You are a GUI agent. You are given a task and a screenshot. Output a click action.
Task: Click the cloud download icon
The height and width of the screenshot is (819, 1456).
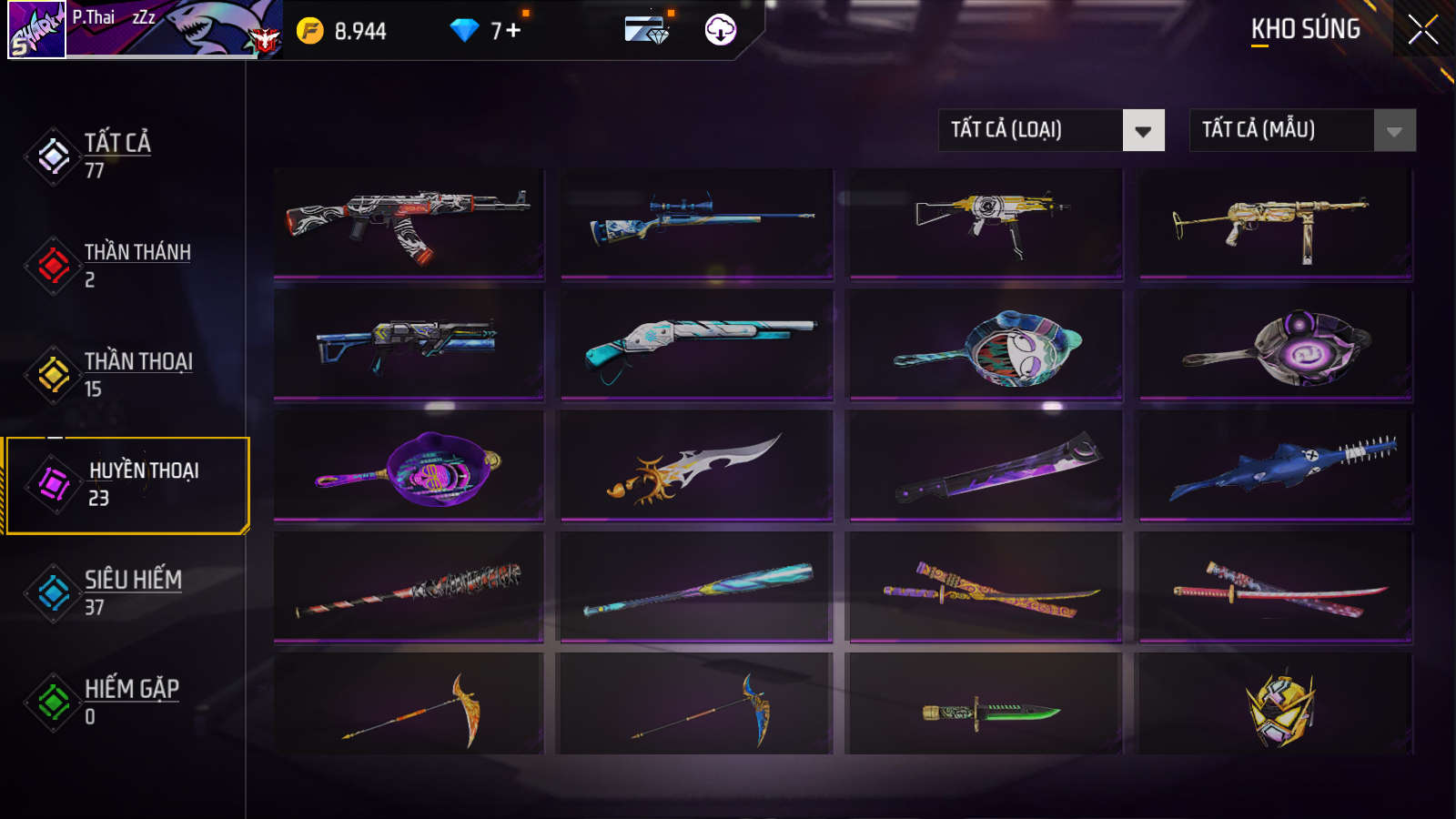point(720,30)
